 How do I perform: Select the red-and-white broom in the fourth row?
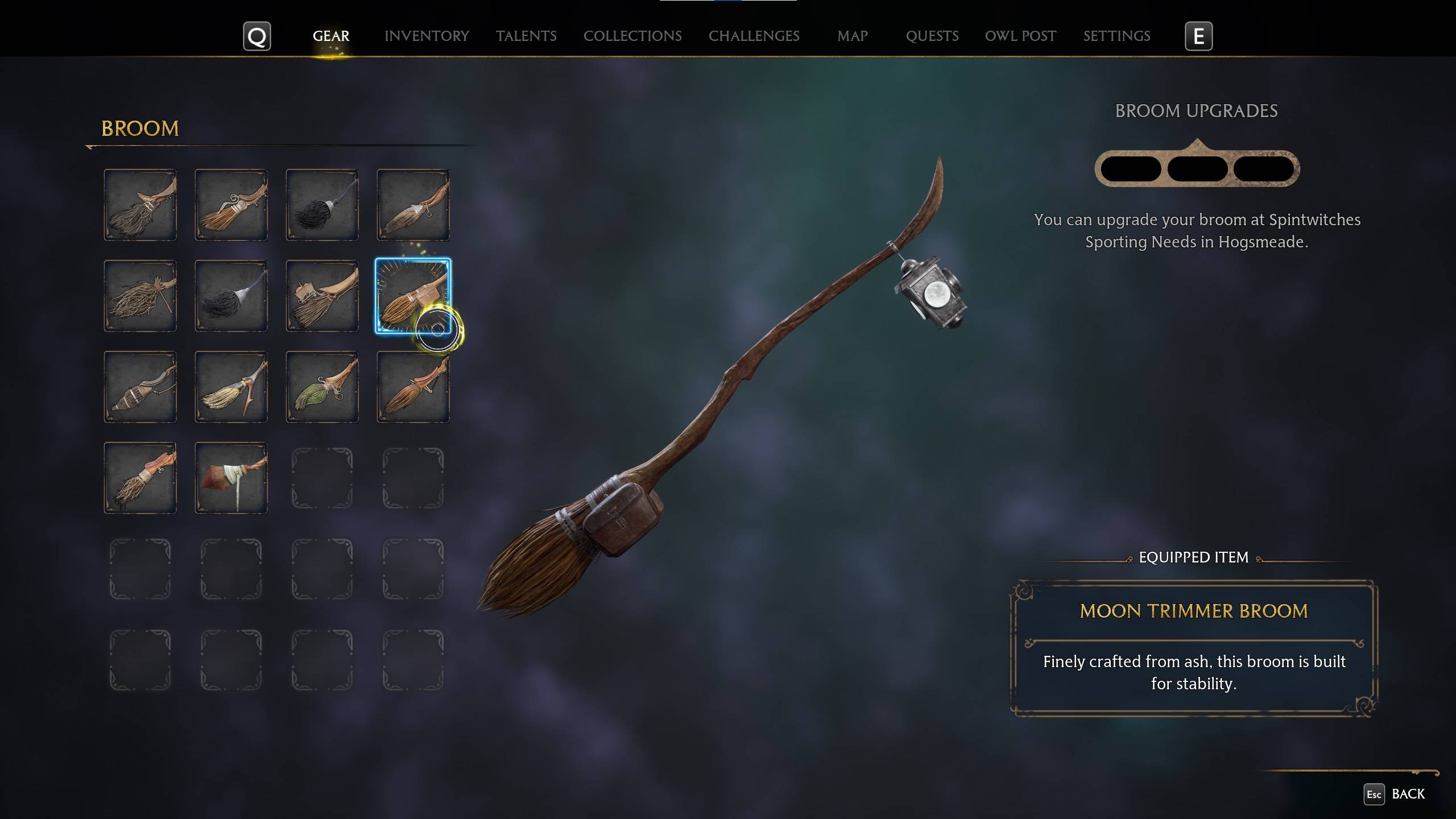coord(231,478)
